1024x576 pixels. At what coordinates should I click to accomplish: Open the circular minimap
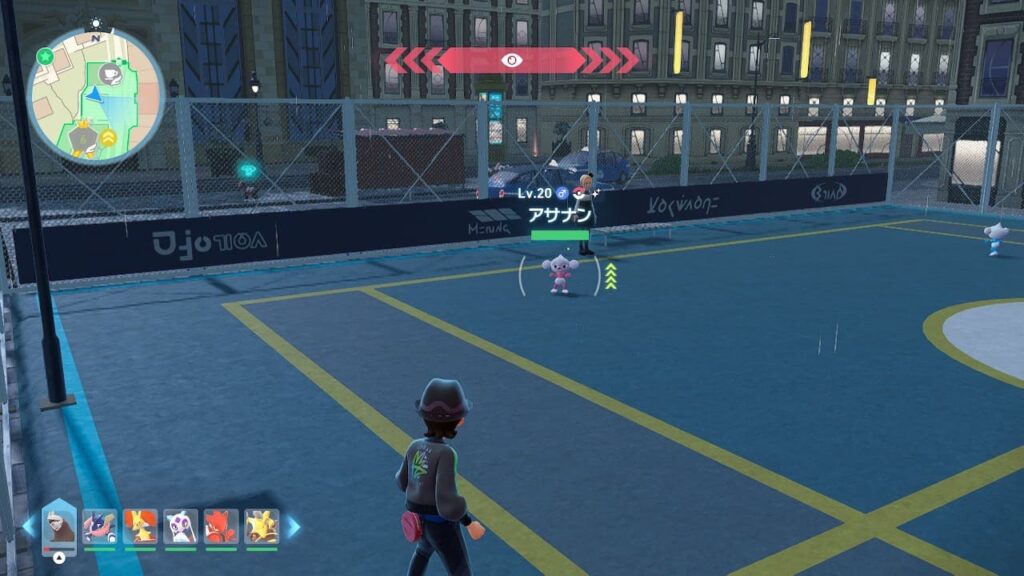pyautogui.click(x=95, y=95)
